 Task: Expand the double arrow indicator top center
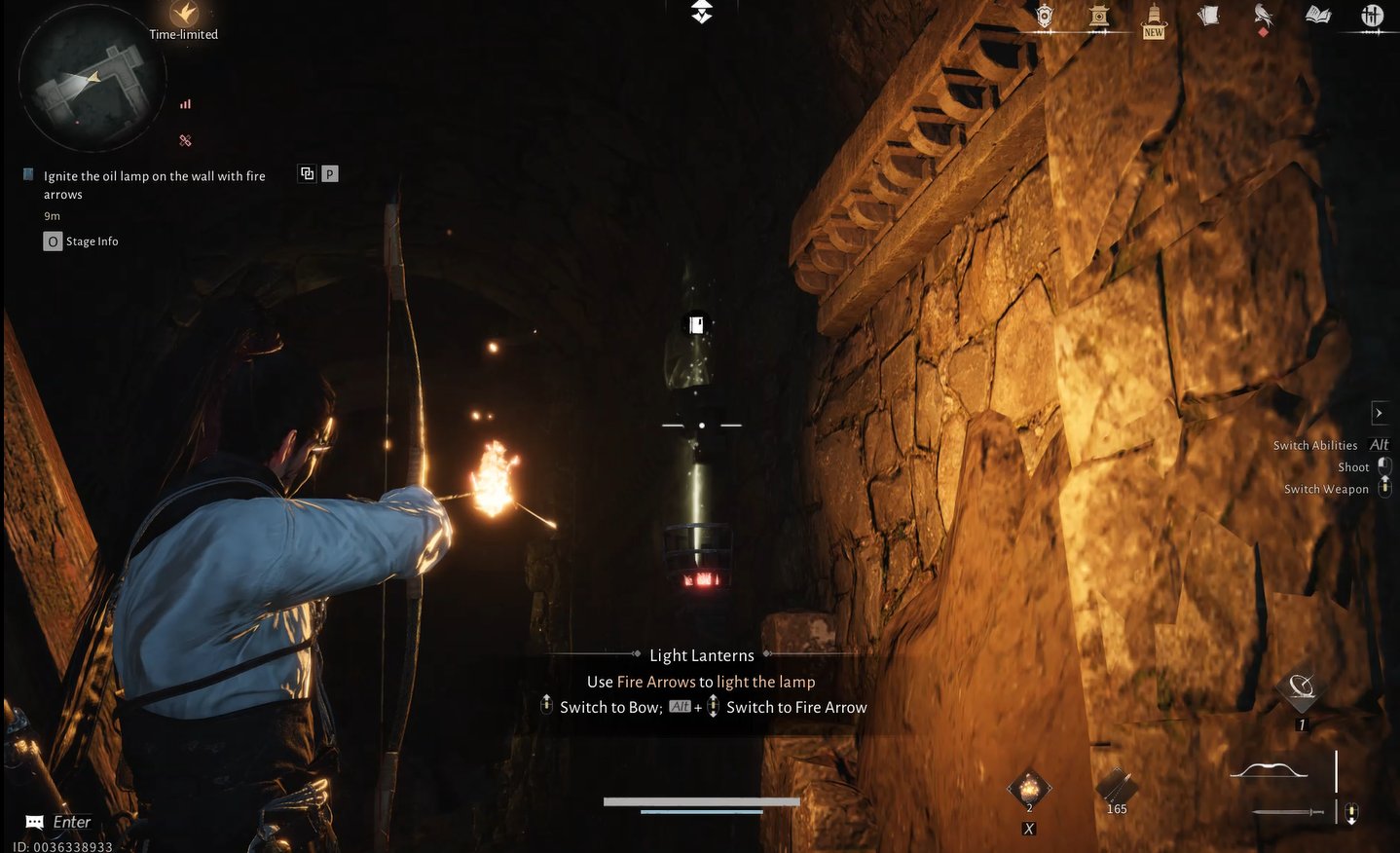tap(700, 13)
